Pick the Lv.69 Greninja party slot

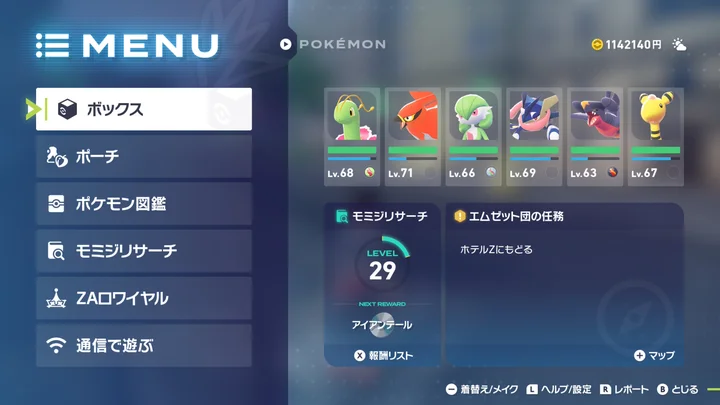tap(533, 135)
